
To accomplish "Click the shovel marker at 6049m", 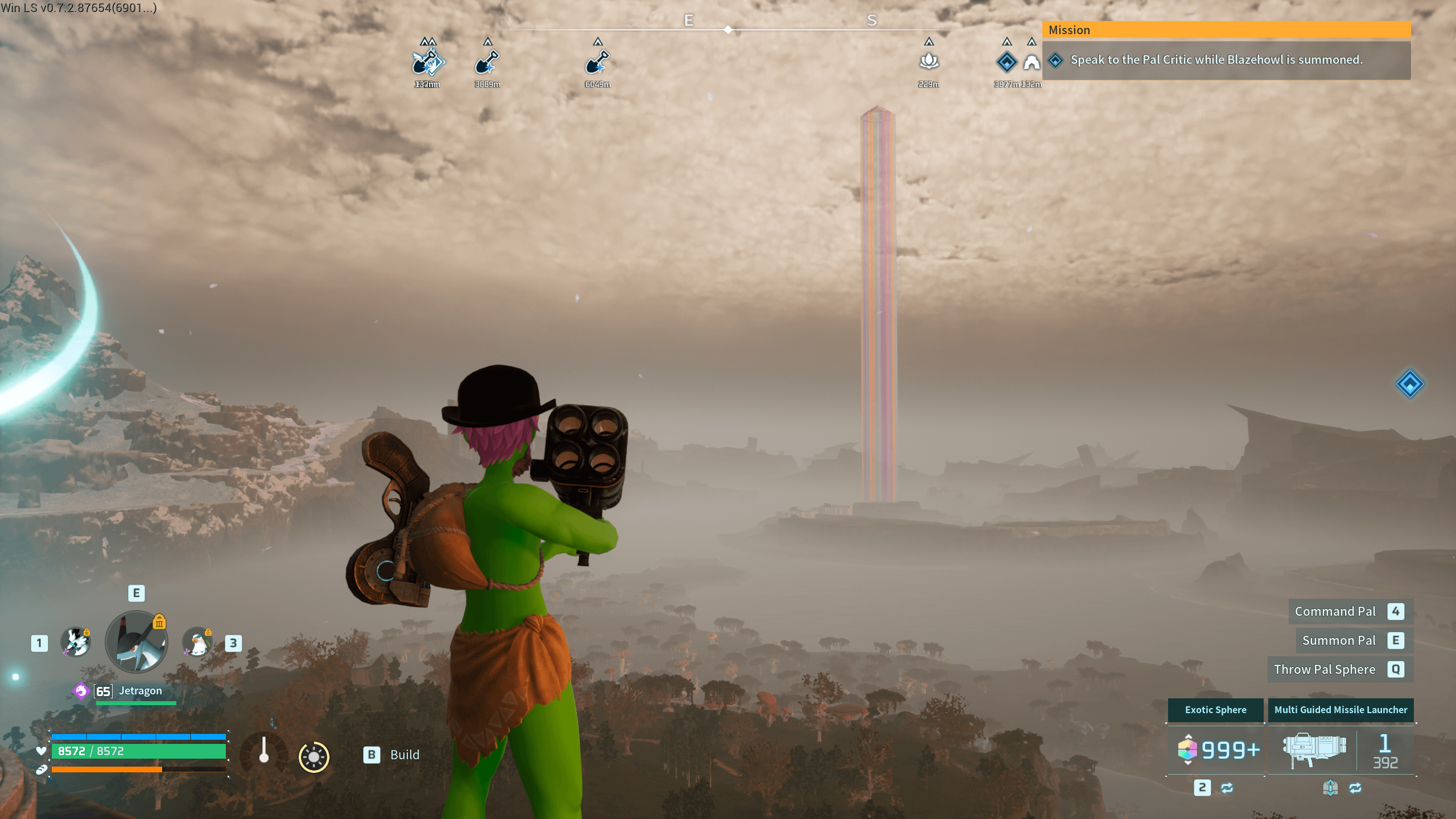I will (x=597, y=62).
